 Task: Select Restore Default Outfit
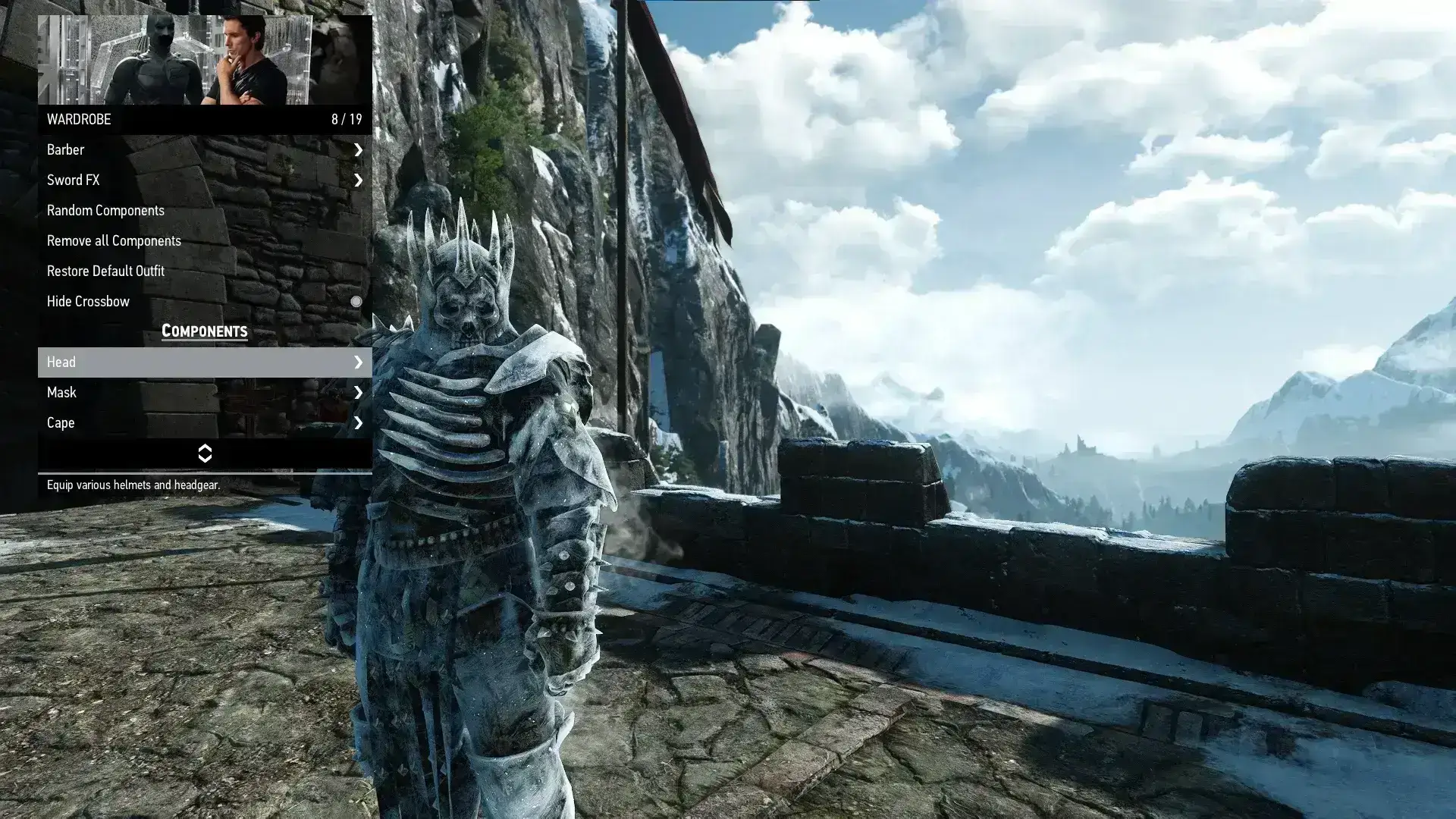[x=204, y=271]
